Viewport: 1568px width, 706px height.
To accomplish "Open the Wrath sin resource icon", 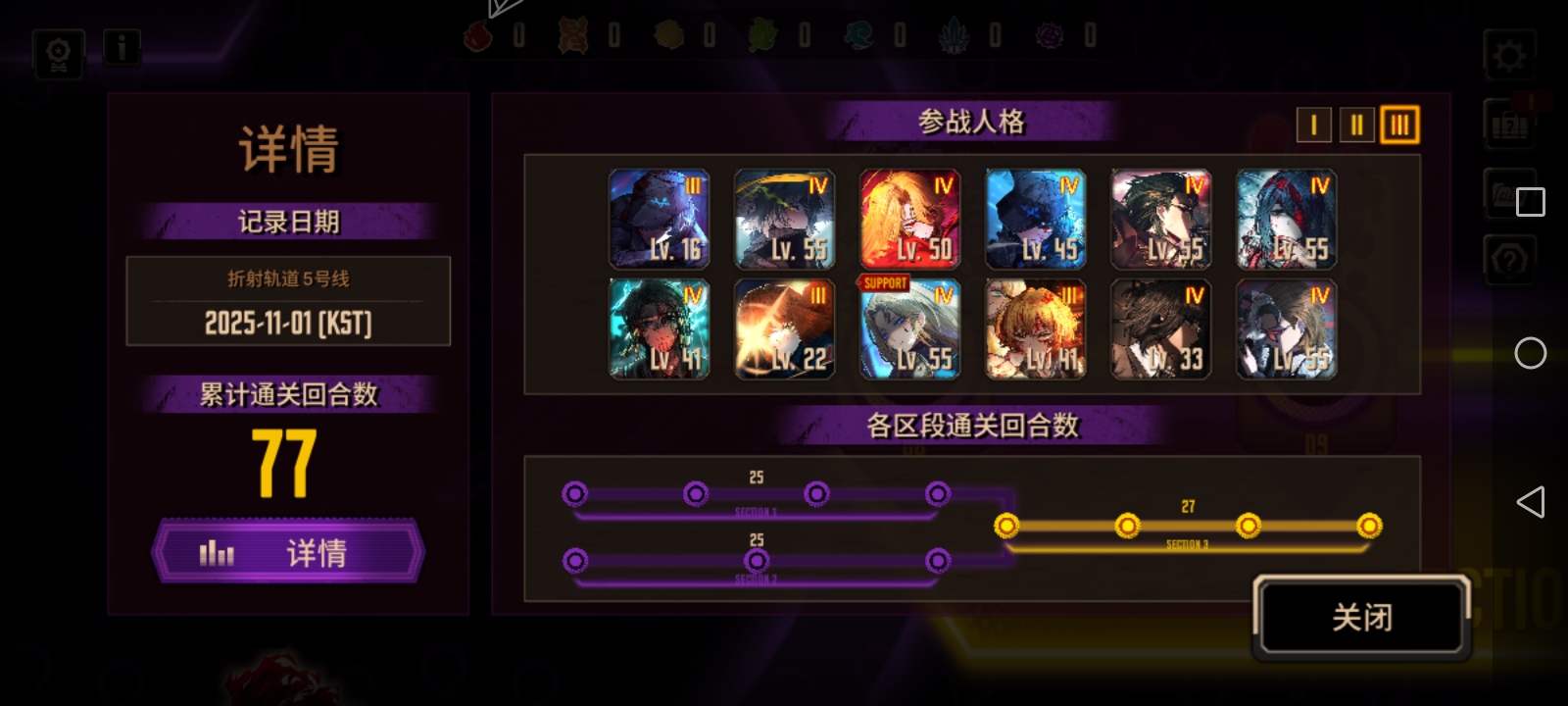I will [x=478, y=34].
